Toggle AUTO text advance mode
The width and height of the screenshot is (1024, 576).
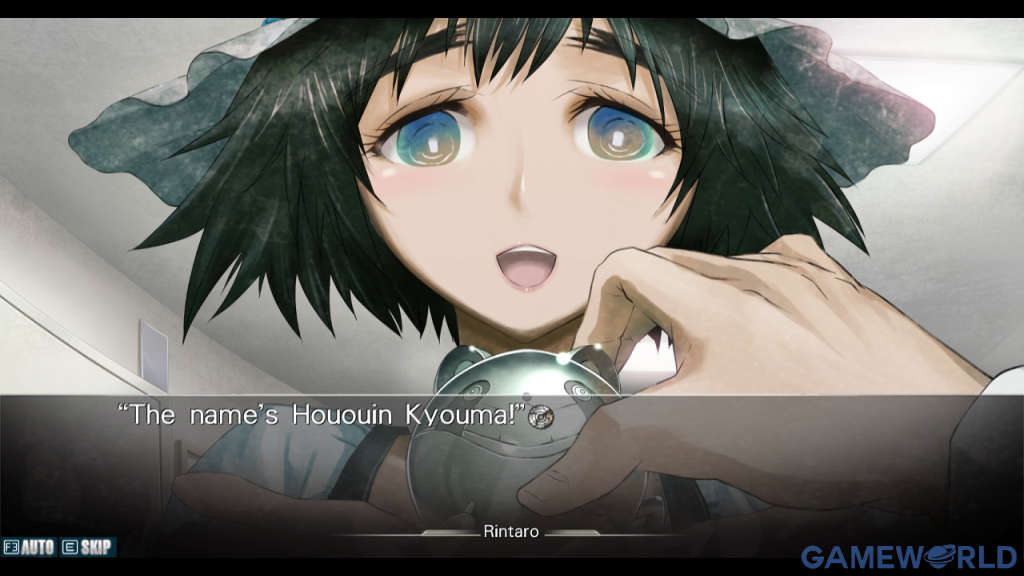(30, 547)
